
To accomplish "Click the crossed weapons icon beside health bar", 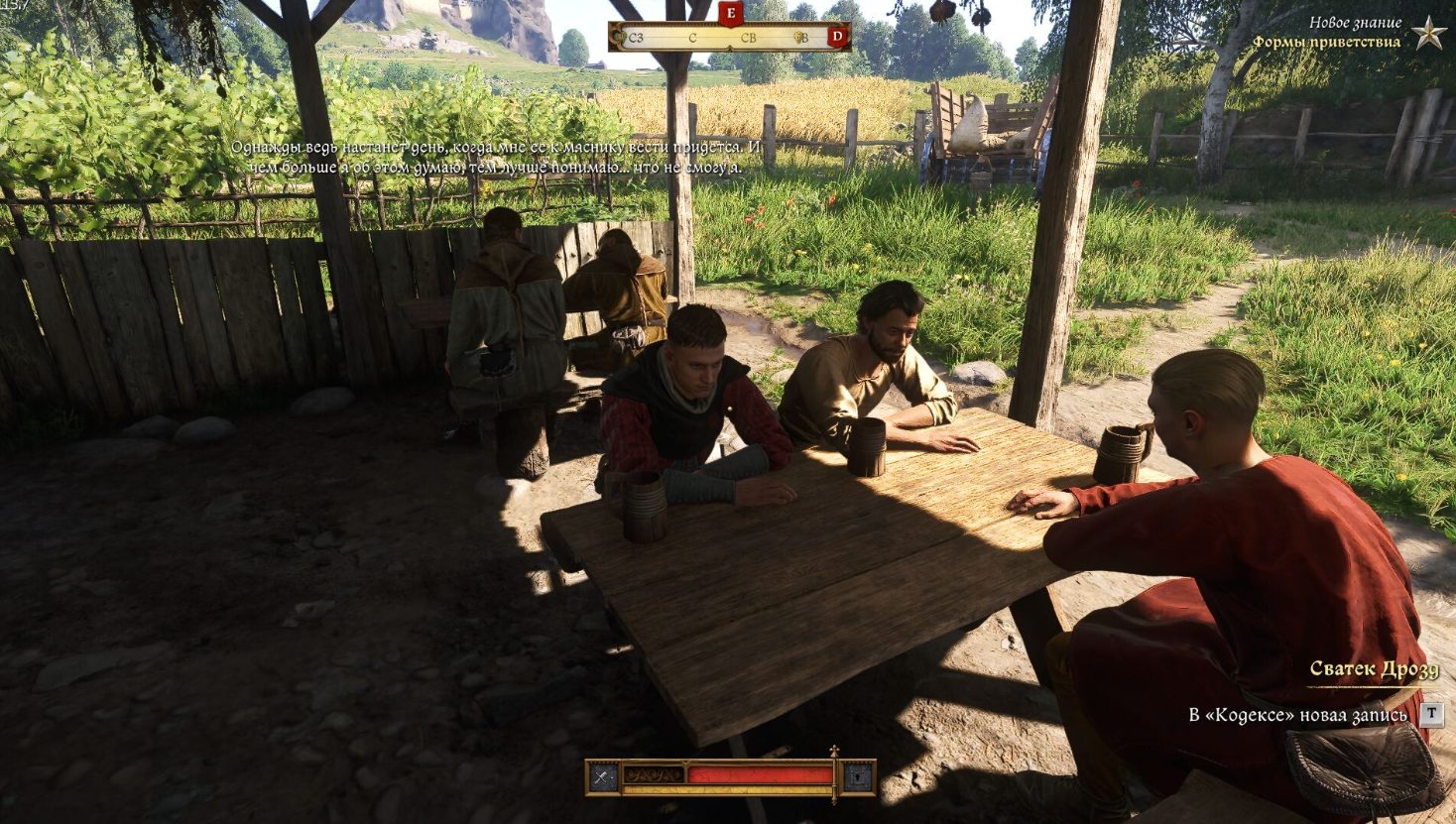I will (603, 777).
